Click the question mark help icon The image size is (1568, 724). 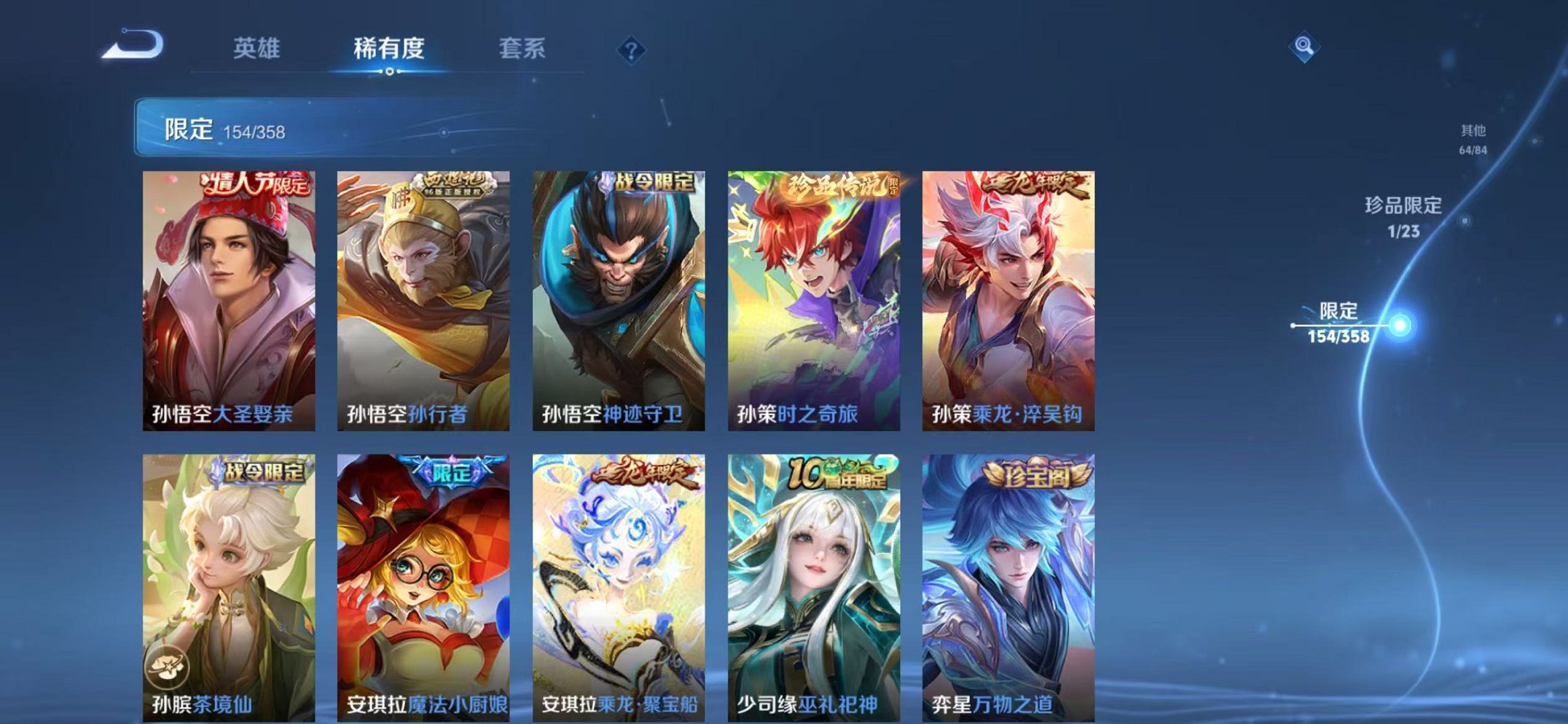632,50
